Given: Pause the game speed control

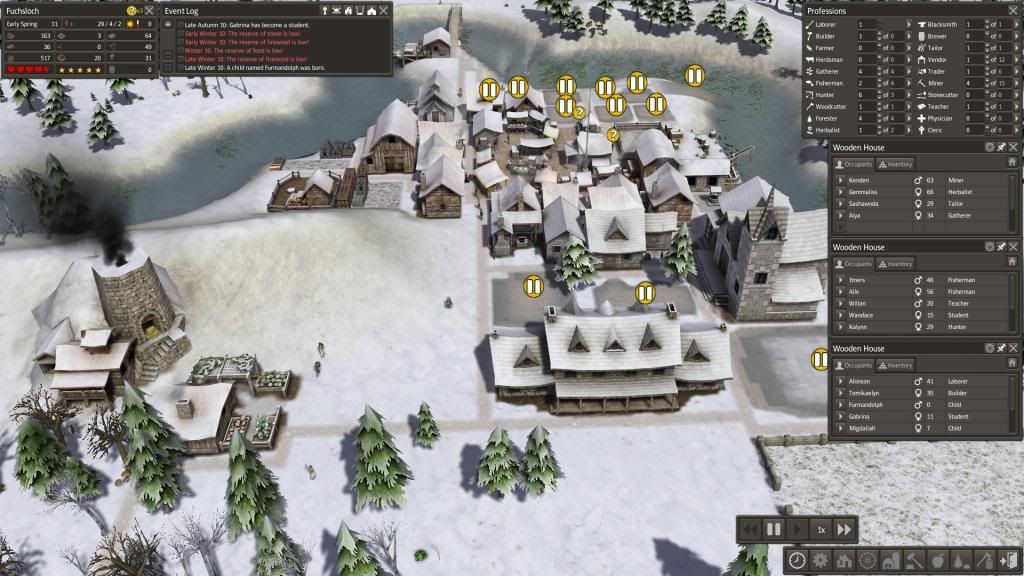Looking at the screenshot, I should [x=773, y=528].
